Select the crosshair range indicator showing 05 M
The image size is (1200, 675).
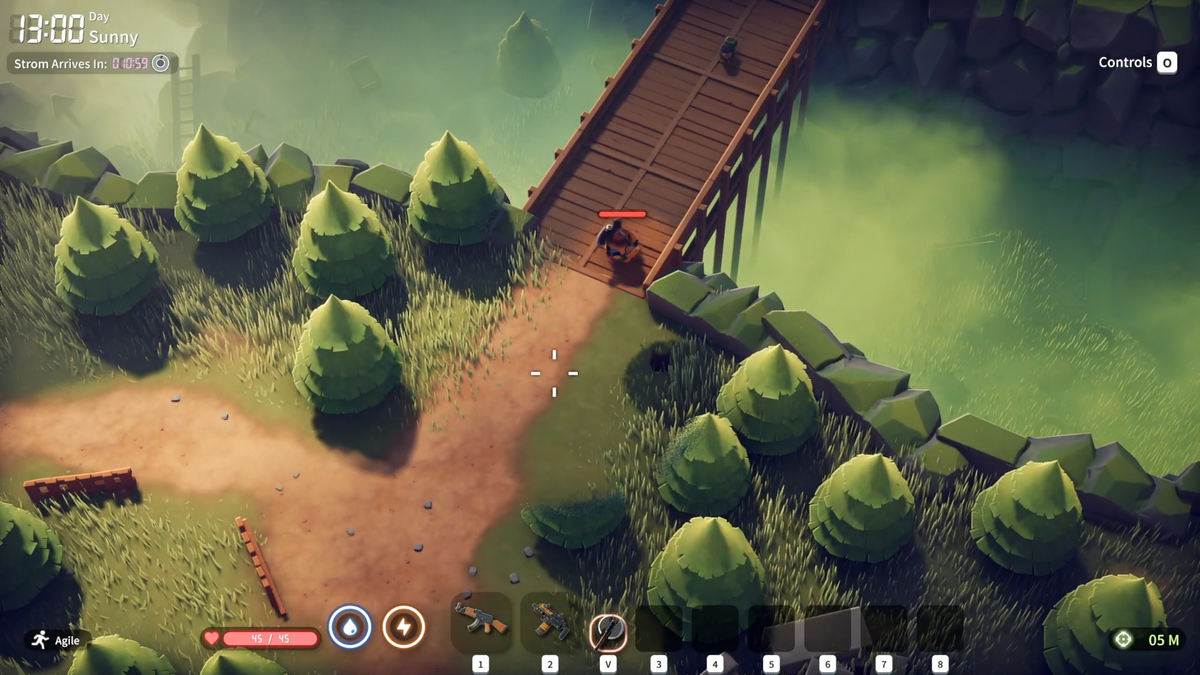(x=1144, y=640)
